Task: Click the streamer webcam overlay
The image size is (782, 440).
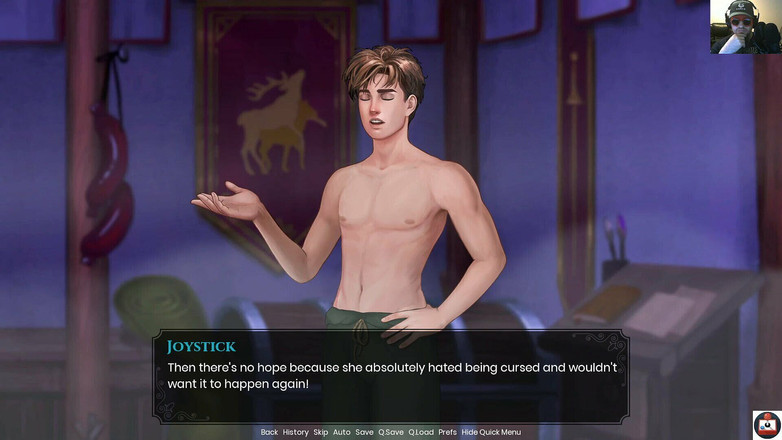Action: [x=745, y=27]
